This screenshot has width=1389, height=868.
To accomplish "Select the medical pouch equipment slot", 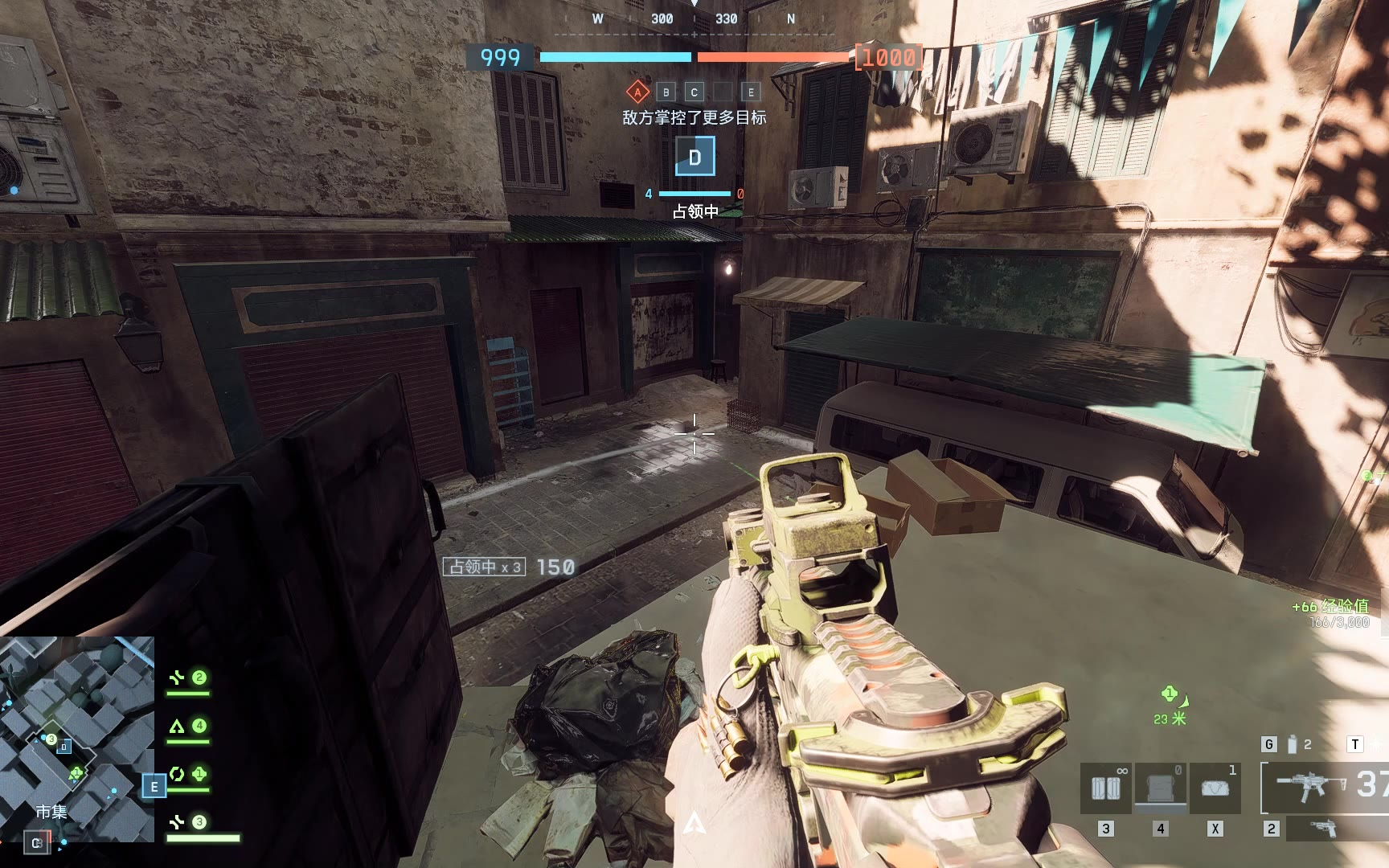I will pyautogui.click(x=1215, y=788).
